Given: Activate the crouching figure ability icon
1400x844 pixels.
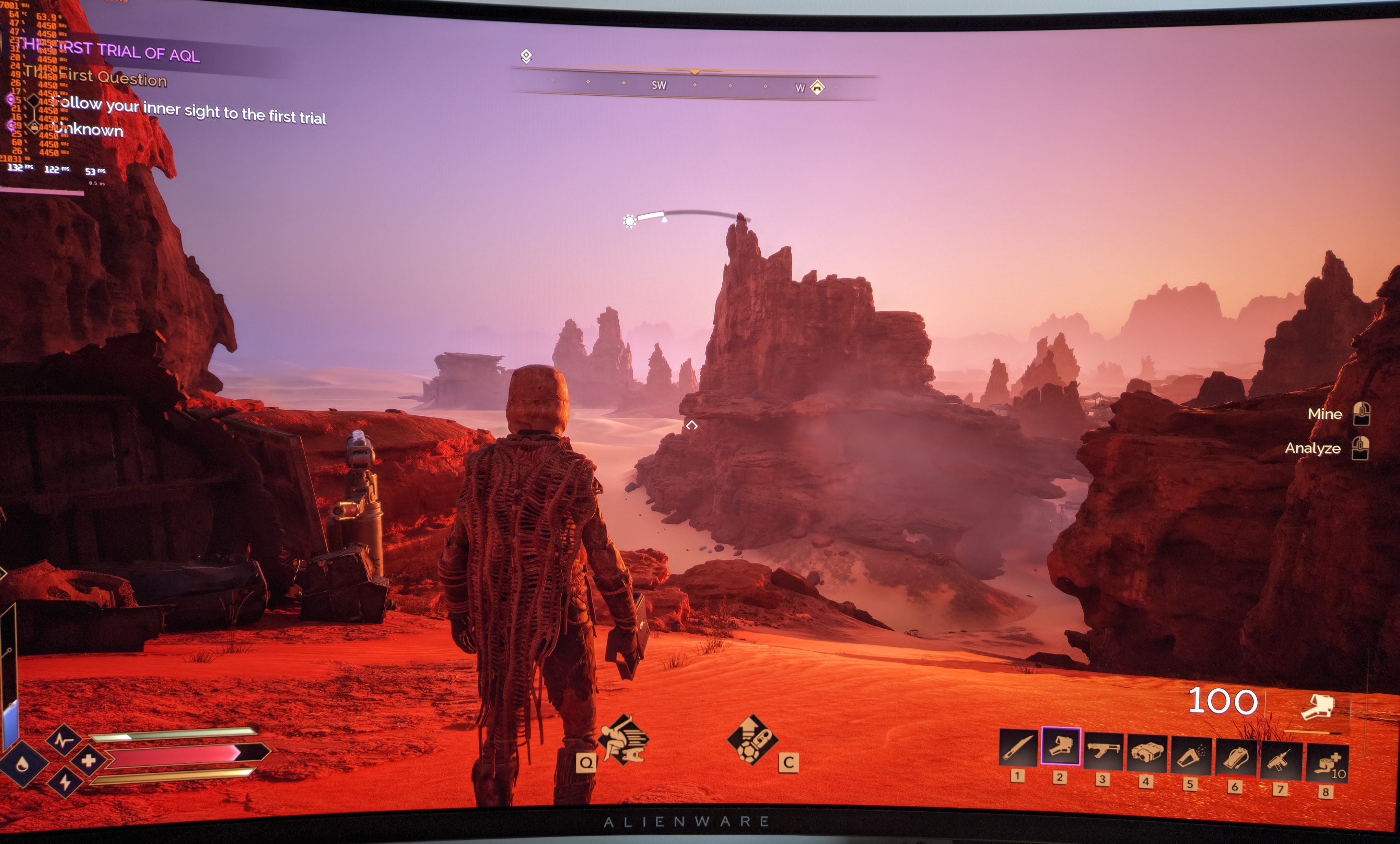Looking at the screenshot, I should pos(624,739).
